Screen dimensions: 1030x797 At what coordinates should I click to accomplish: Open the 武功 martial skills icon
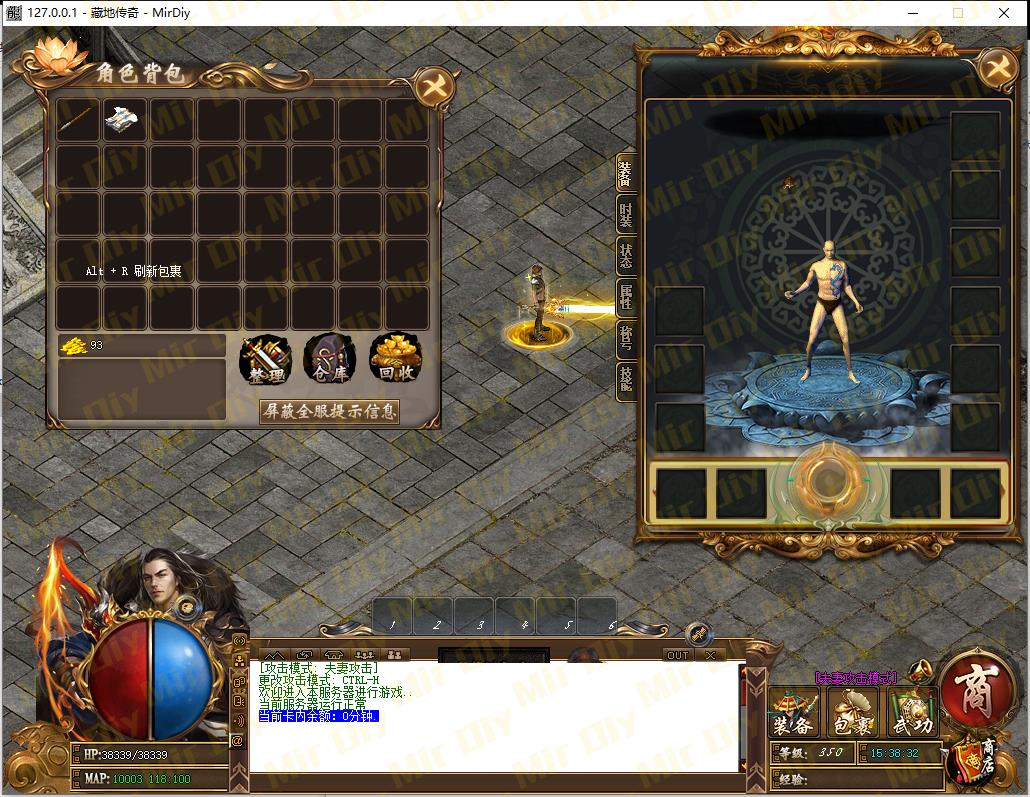(911, 714)
